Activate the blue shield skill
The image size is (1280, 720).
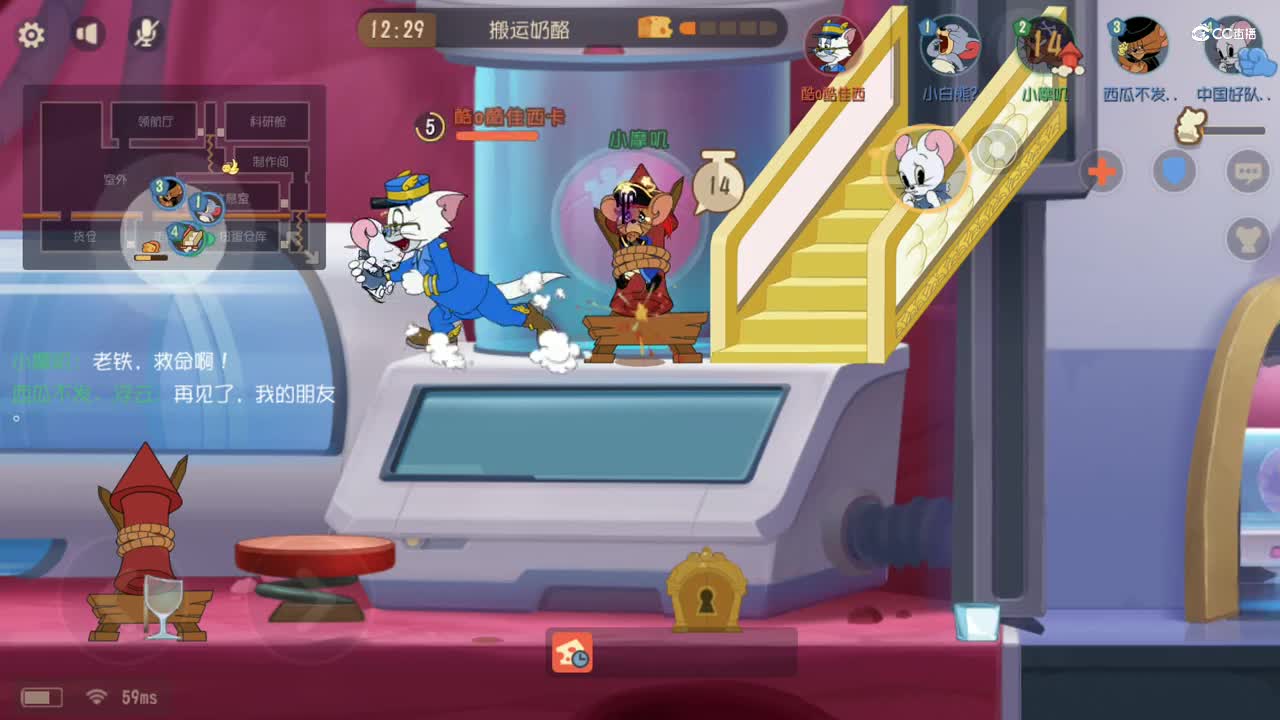pos(1175,170)
